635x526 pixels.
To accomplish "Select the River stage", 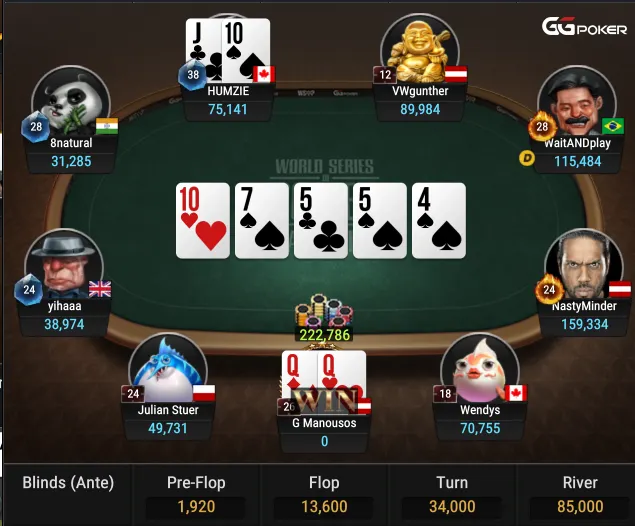I will point(580,494).
